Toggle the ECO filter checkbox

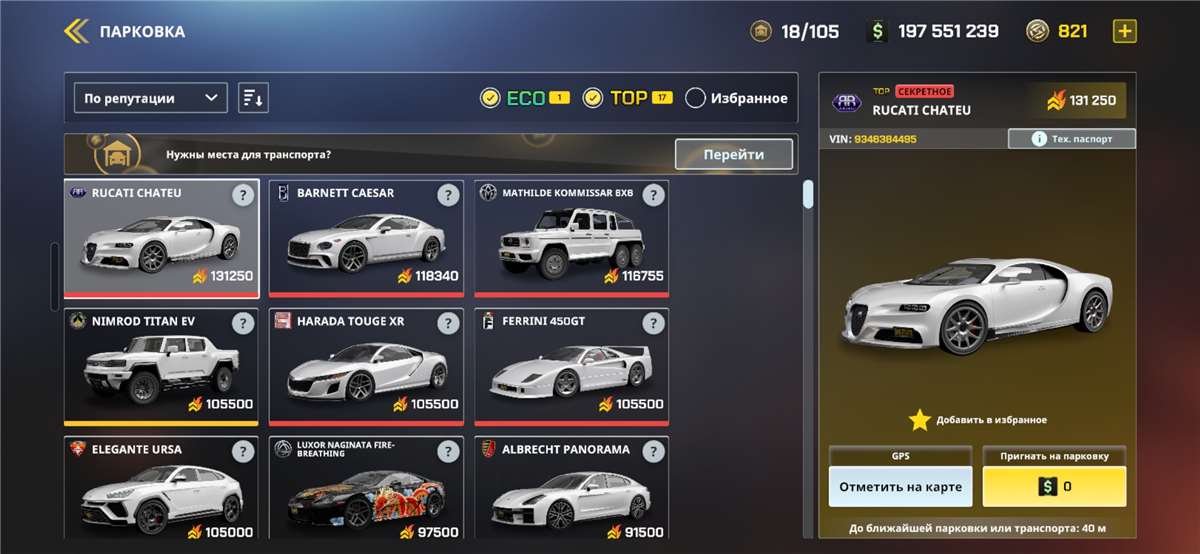(490, 98)
